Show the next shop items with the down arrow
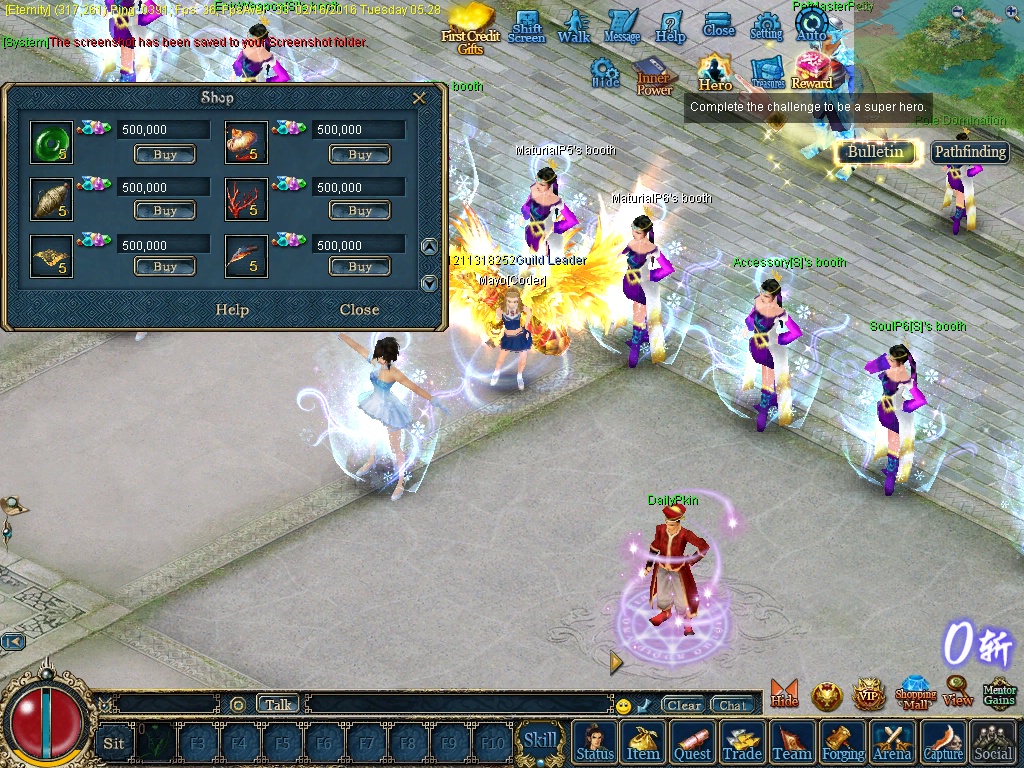Screen dimensions: 1024x768 (x=429, y=283)
